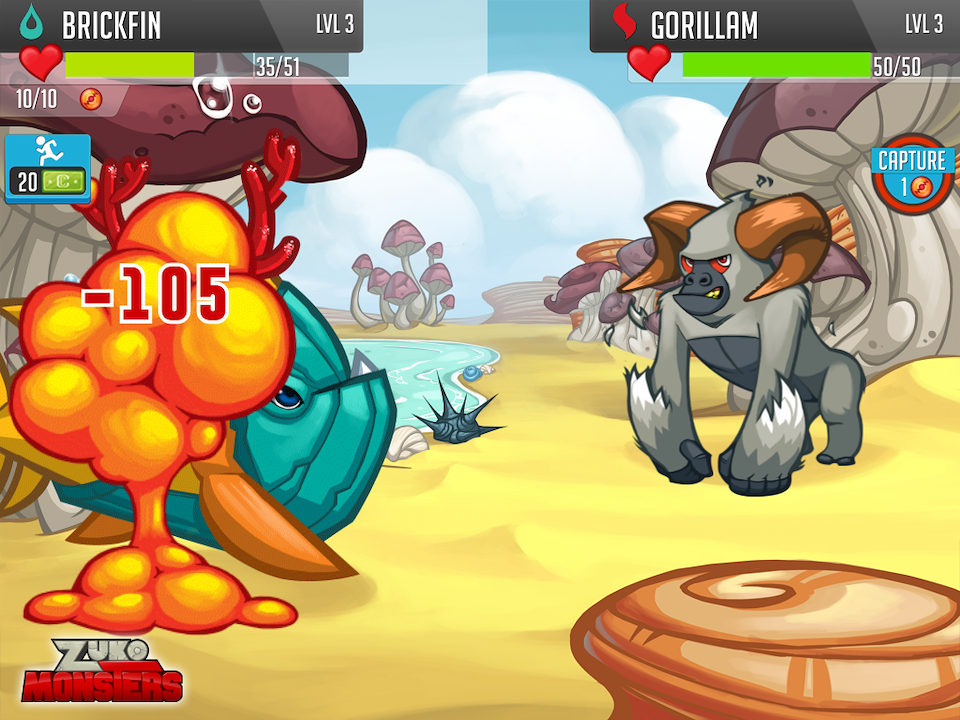Screen dimensions: 960x720
Task: Hit the Capture button
Action: (x=911, y=173)
